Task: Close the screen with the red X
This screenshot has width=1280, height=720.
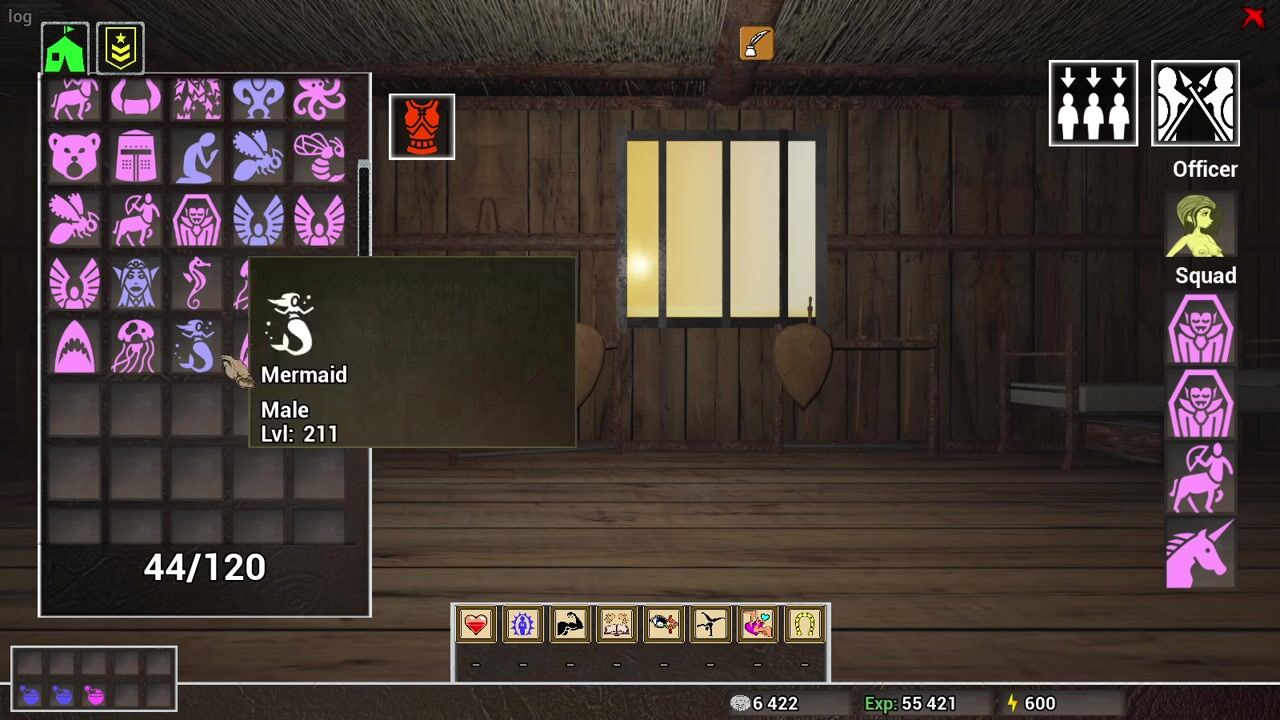Action: (x=1253, y=17)
